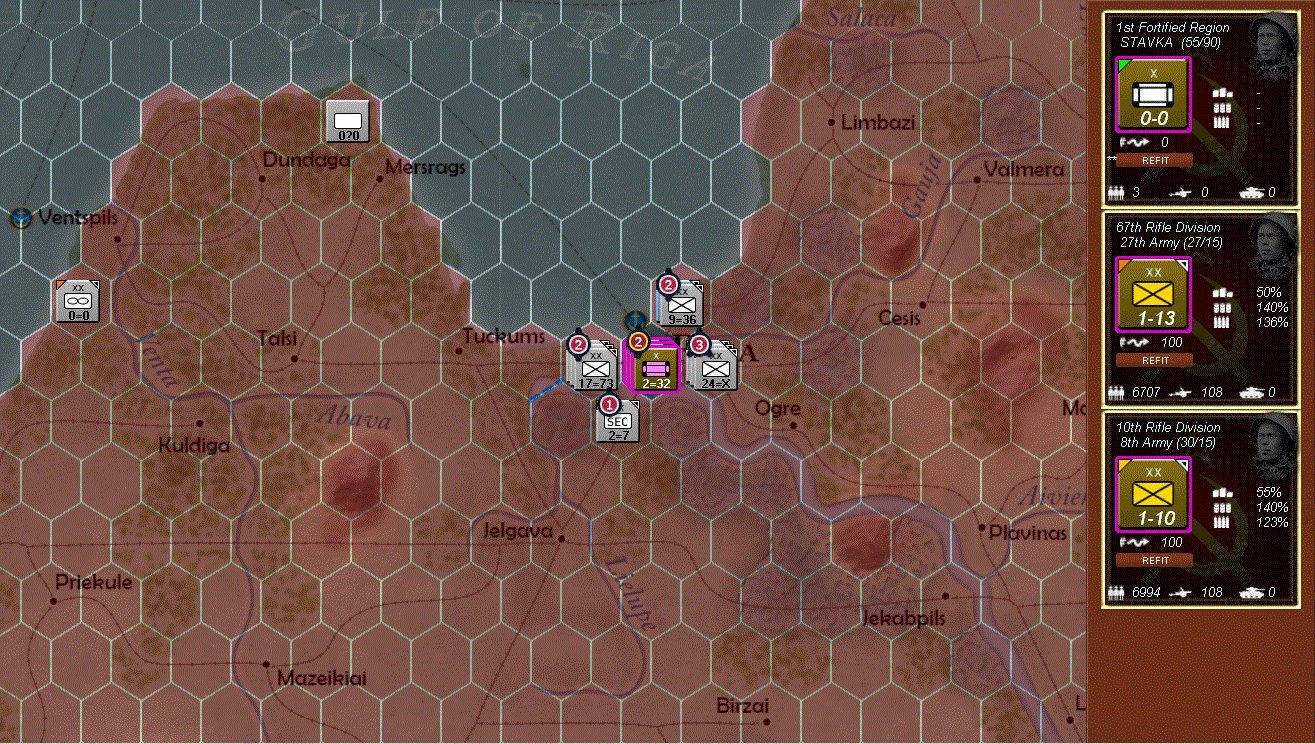Click REFIT for the 10th Rifle Division
The height and width of the screenshot is (744, 1315).
(x=1153, y=560)
